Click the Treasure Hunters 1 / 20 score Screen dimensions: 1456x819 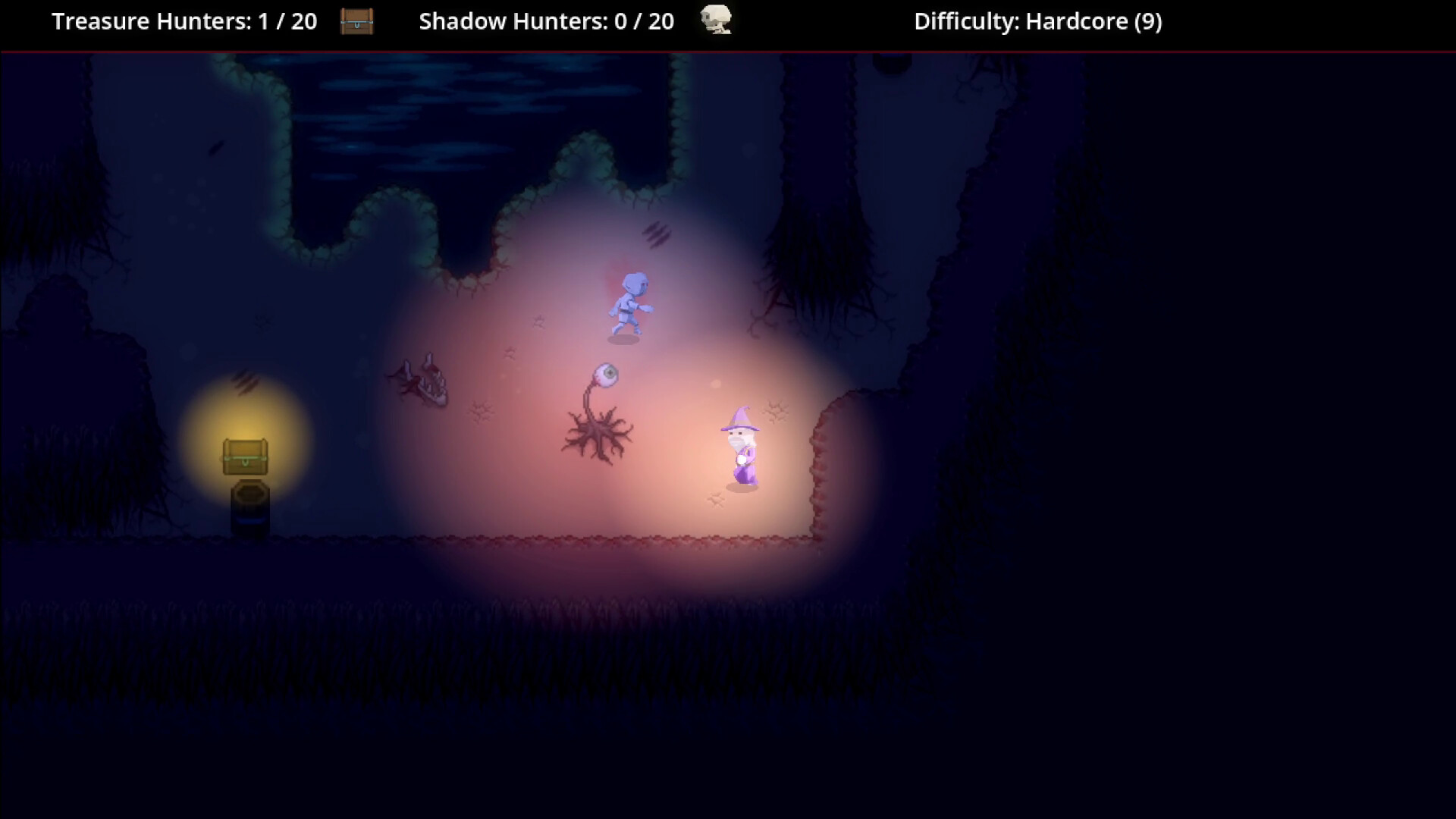(x=282, y=21)
